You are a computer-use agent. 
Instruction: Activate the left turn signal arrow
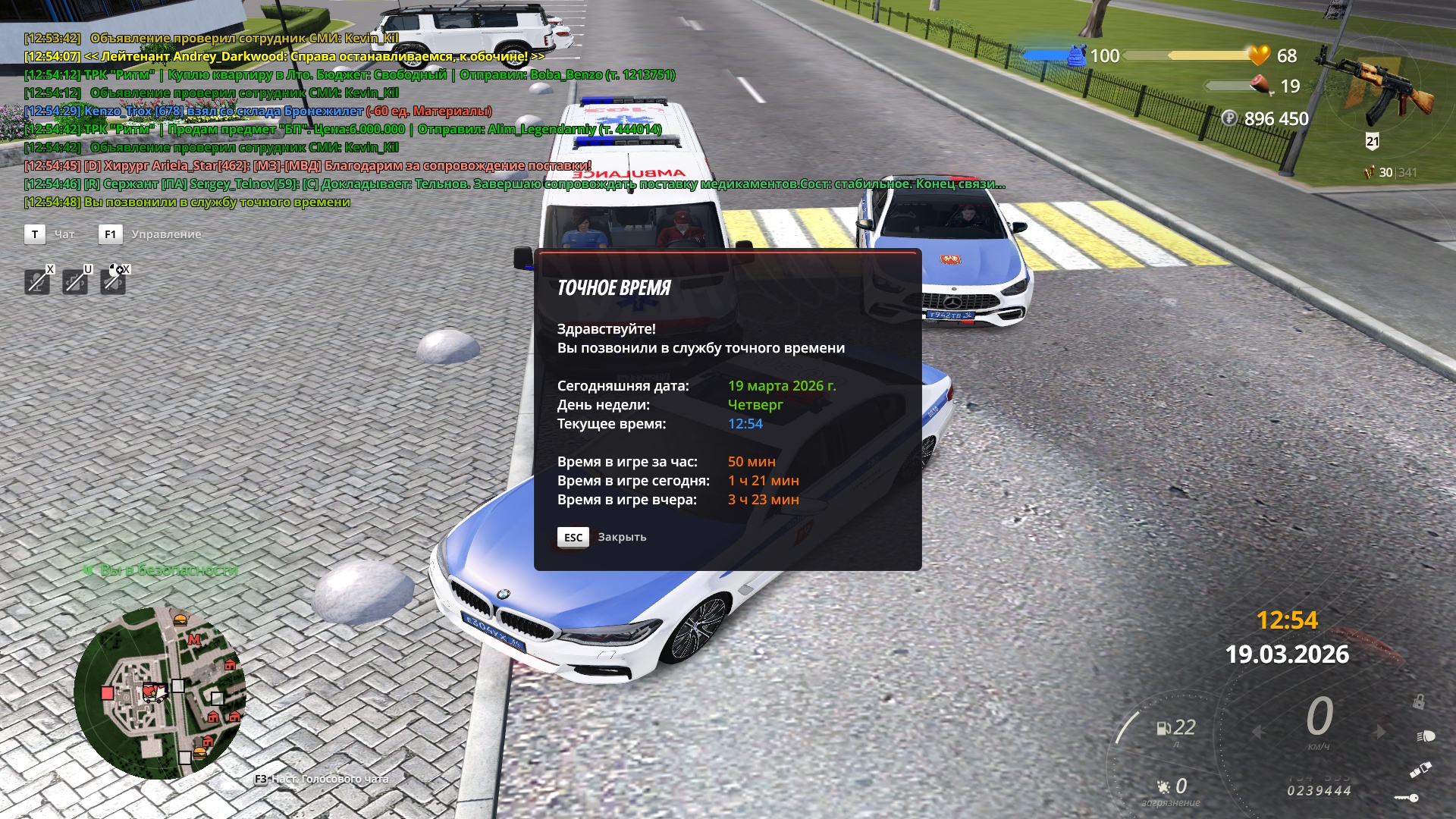[x=1259, y=732]
